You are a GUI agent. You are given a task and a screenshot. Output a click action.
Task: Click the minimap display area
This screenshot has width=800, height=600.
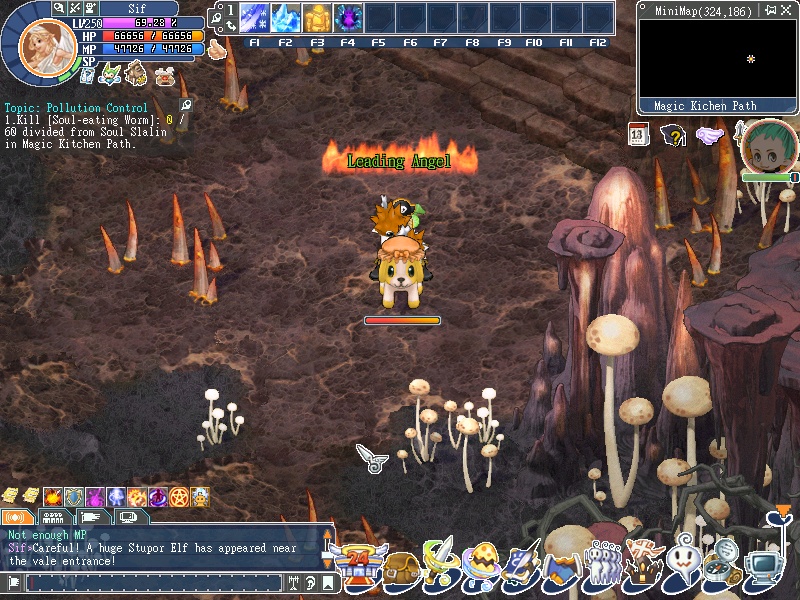(x=713, y=59)
